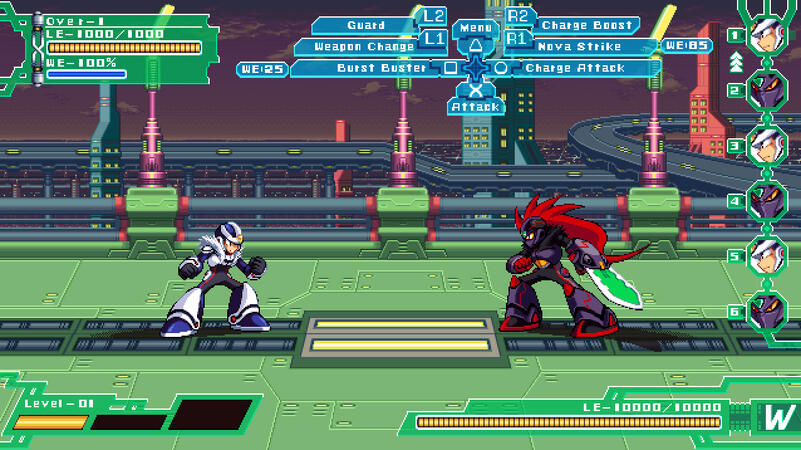Use the Charge Boost command
Image resolution: width=801 pixels, height=450 pixels.
pyautogui.click(x=586, y=25)
